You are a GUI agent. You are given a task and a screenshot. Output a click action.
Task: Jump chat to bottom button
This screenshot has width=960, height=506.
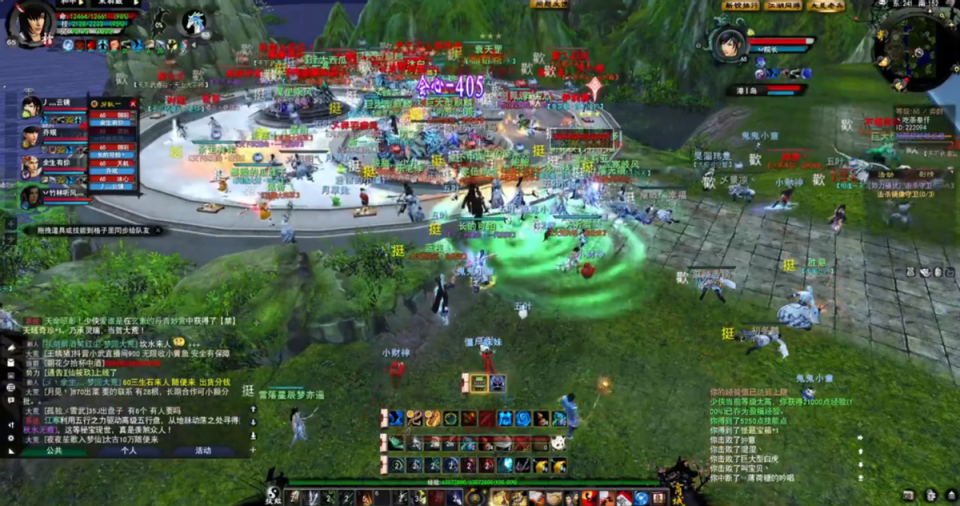252,437
